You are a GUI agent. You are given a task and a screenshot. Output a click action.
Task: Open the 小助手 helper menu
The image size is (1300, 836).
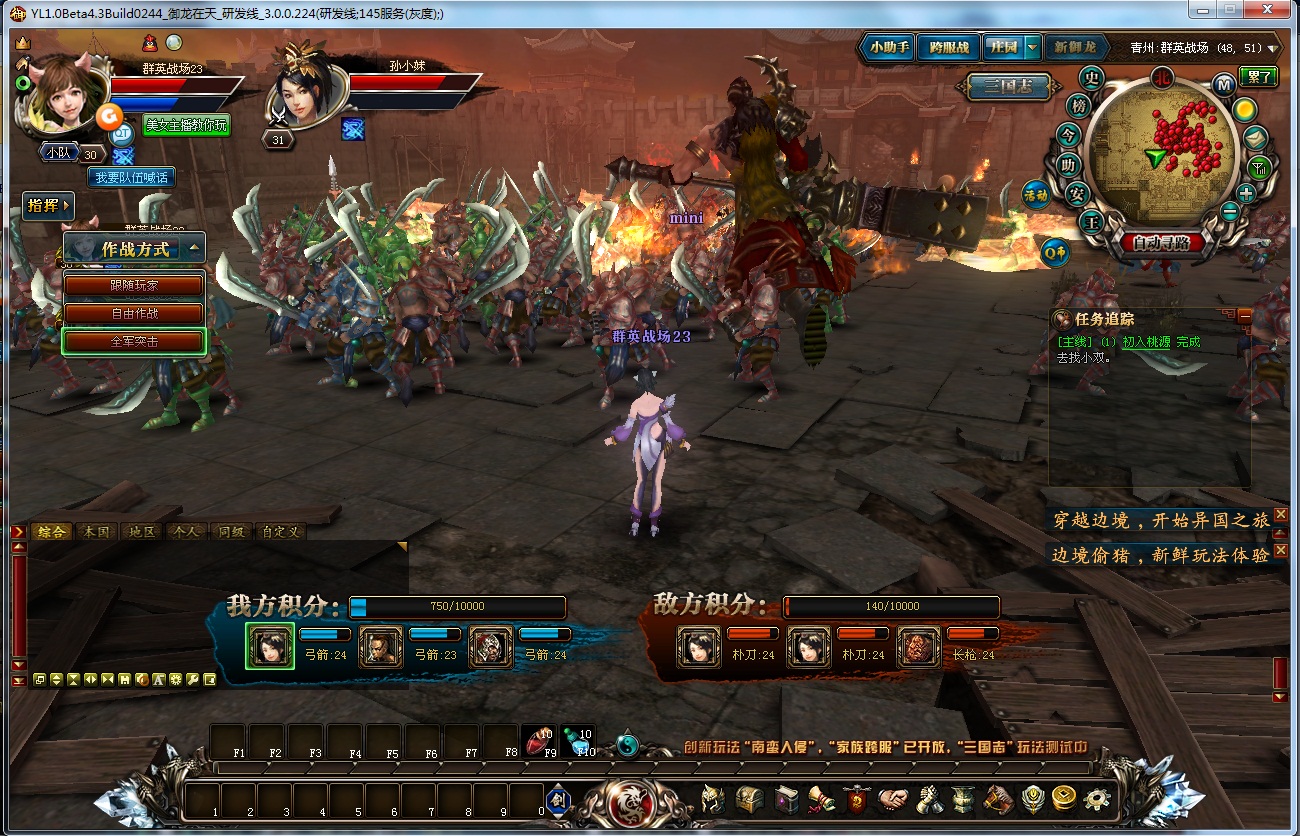click(x=888, y=47)
